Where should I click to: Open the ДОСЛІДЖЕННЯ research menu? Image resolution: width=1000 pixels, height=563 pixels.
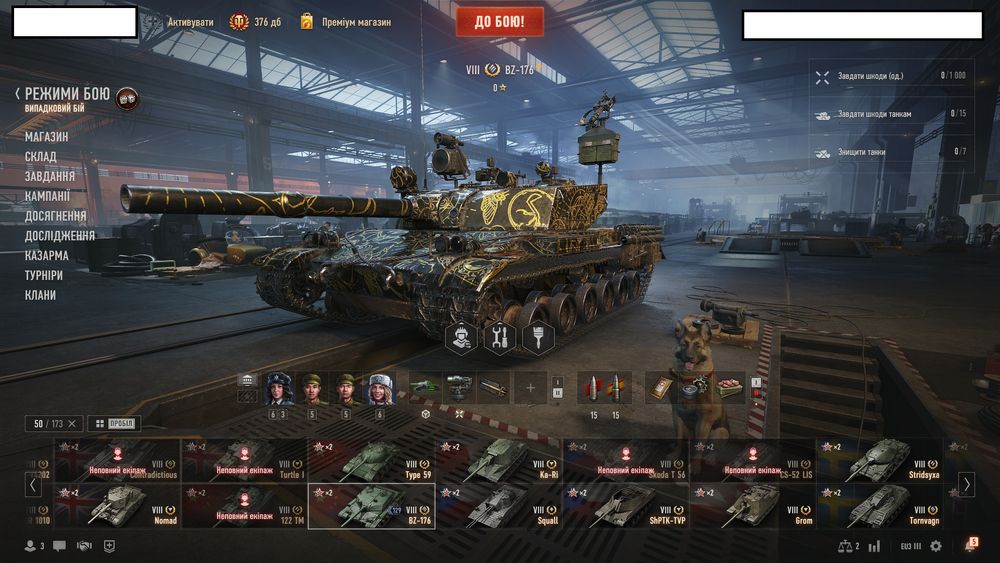pos(60,236)
